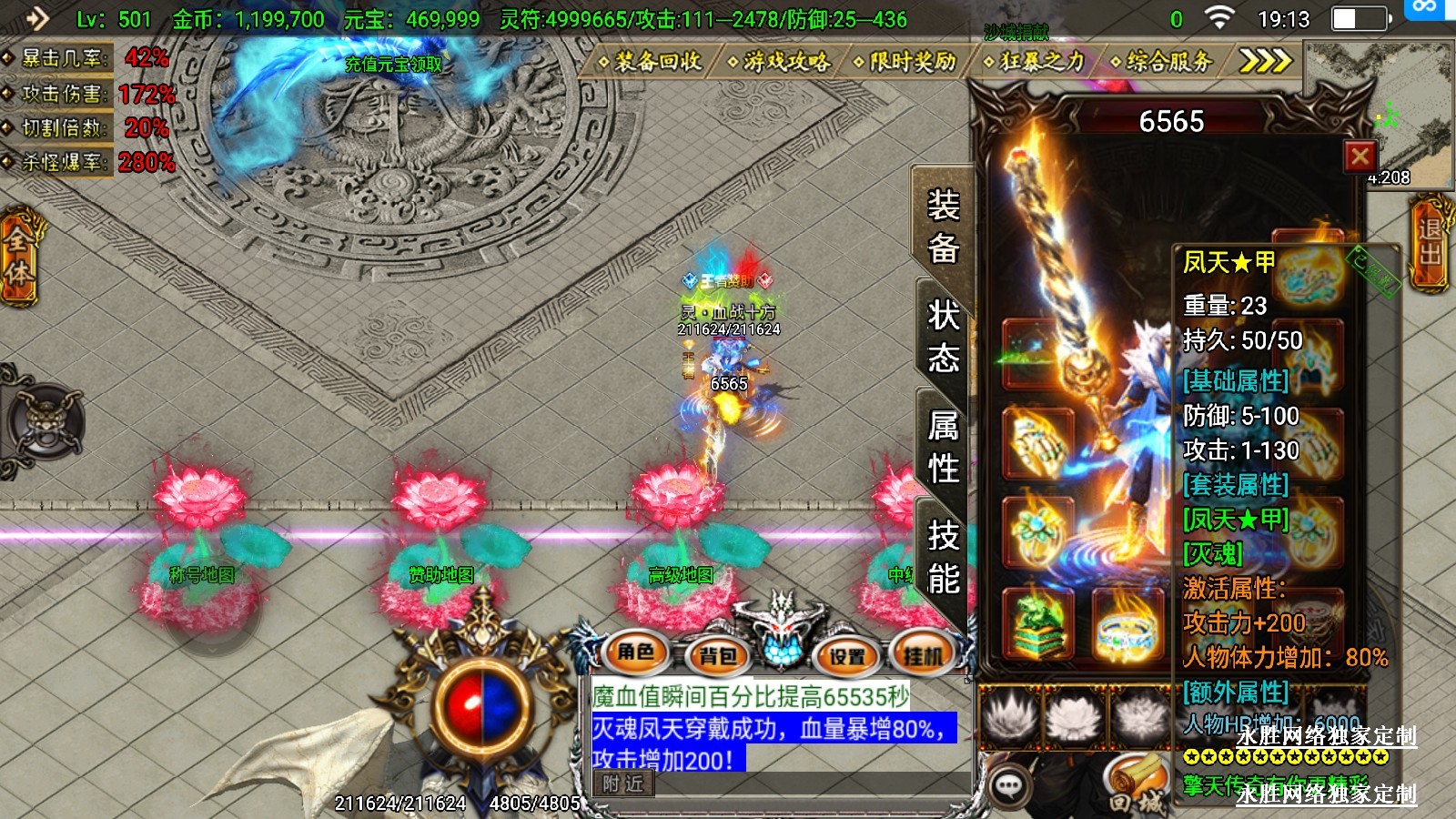Open the 角色 character button
Screen dimensions: 1456x819
(x=636, y=652)
